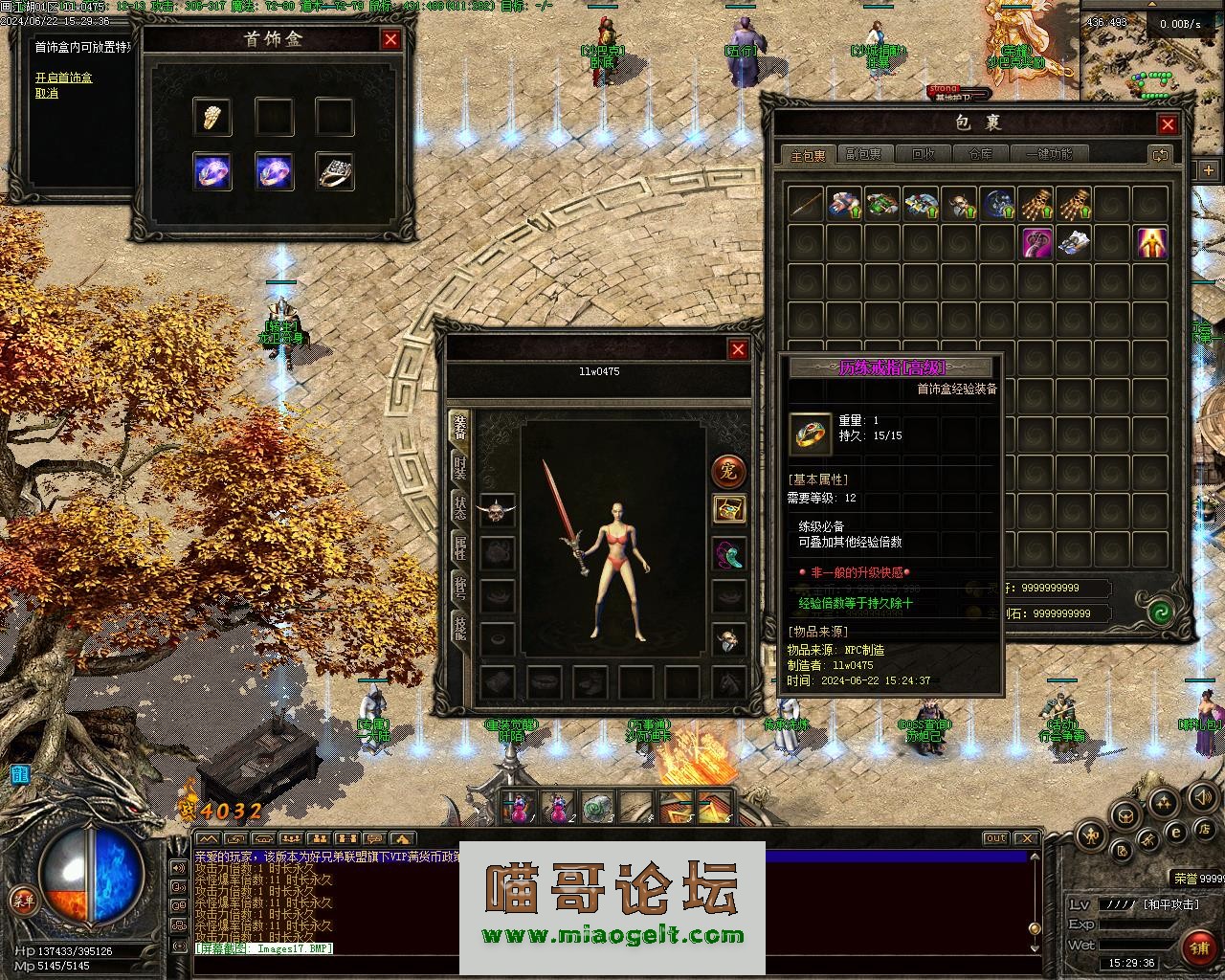The width and height of the screenshot is (1225, 980).
Task: Close the 首饰盒 jewelry box window
Action: pos(390,39)
